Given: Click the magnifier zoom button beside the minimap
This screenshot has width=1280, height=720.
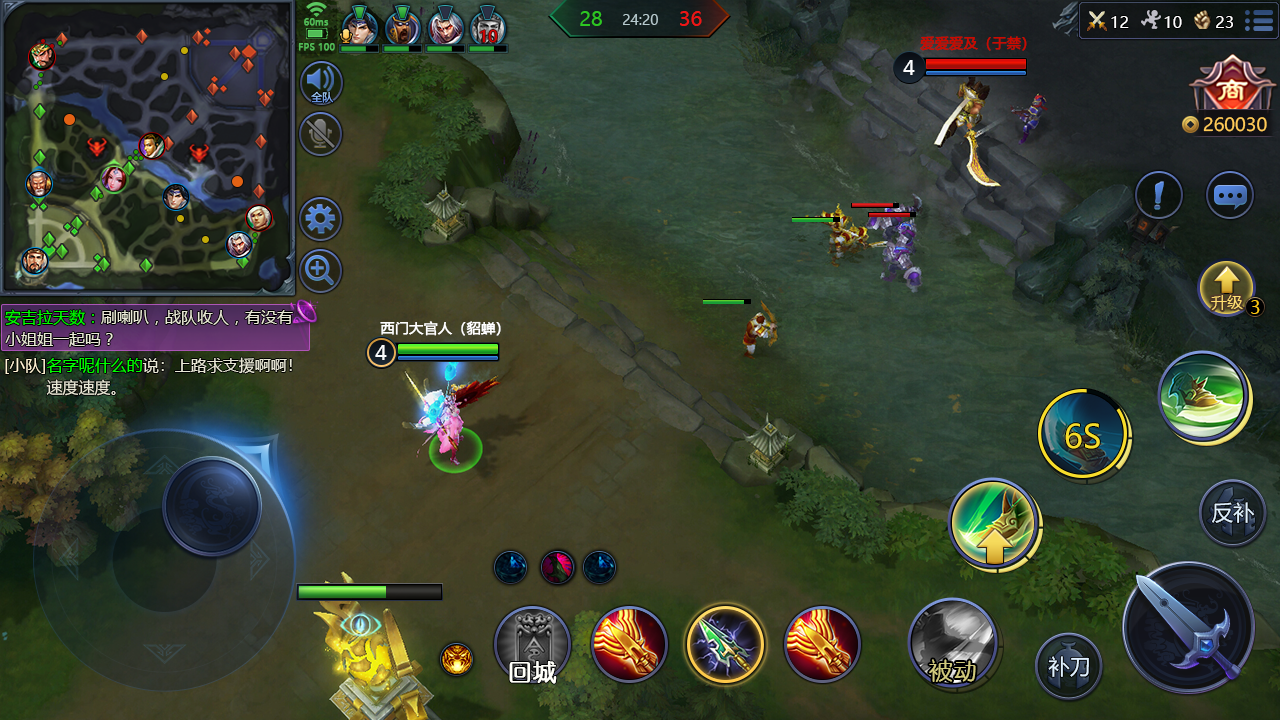Looking at the screenshot, I should [x=321, y=271].
